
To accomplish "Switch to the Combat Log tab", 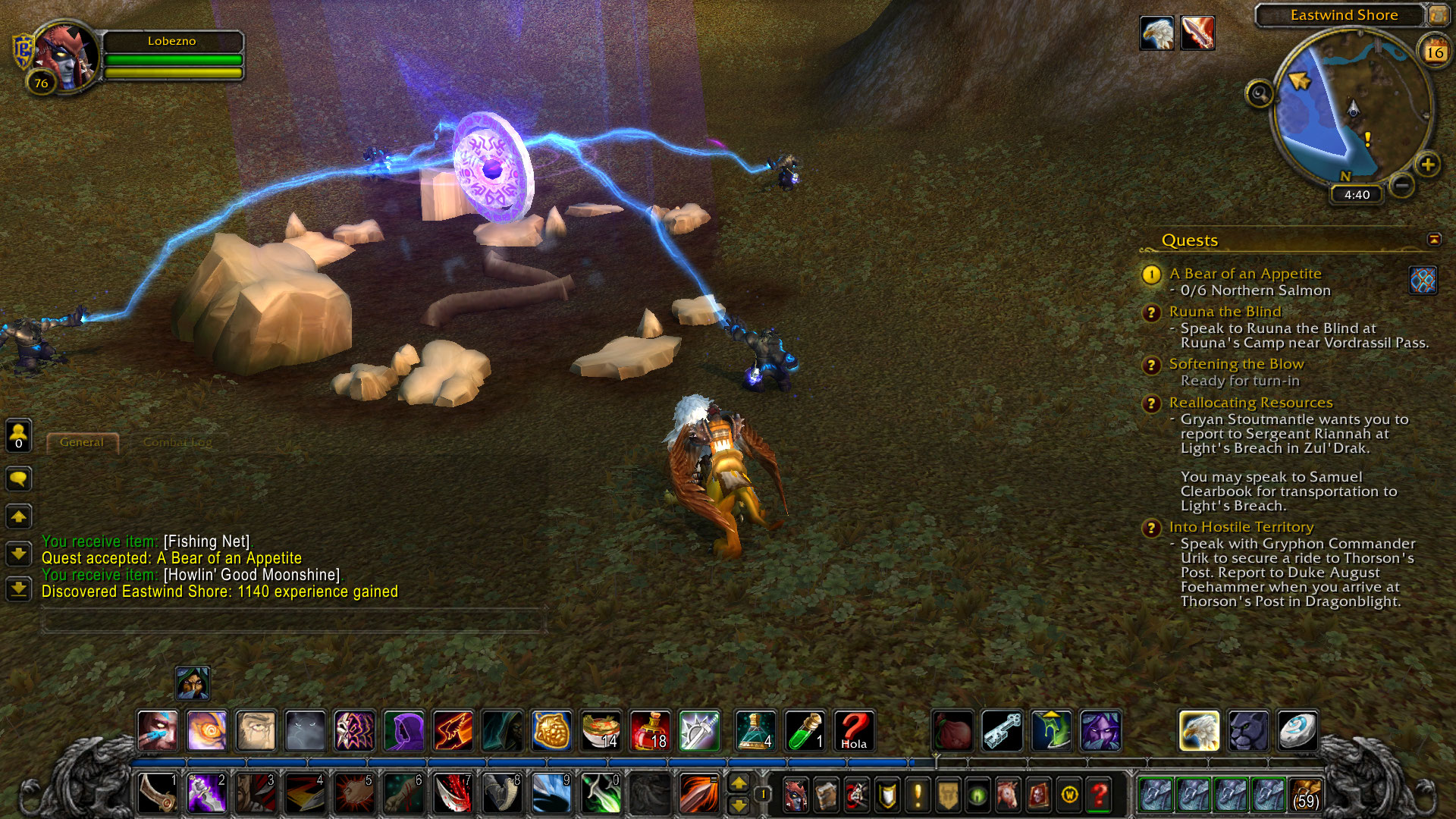I will [x=177, y=442].
